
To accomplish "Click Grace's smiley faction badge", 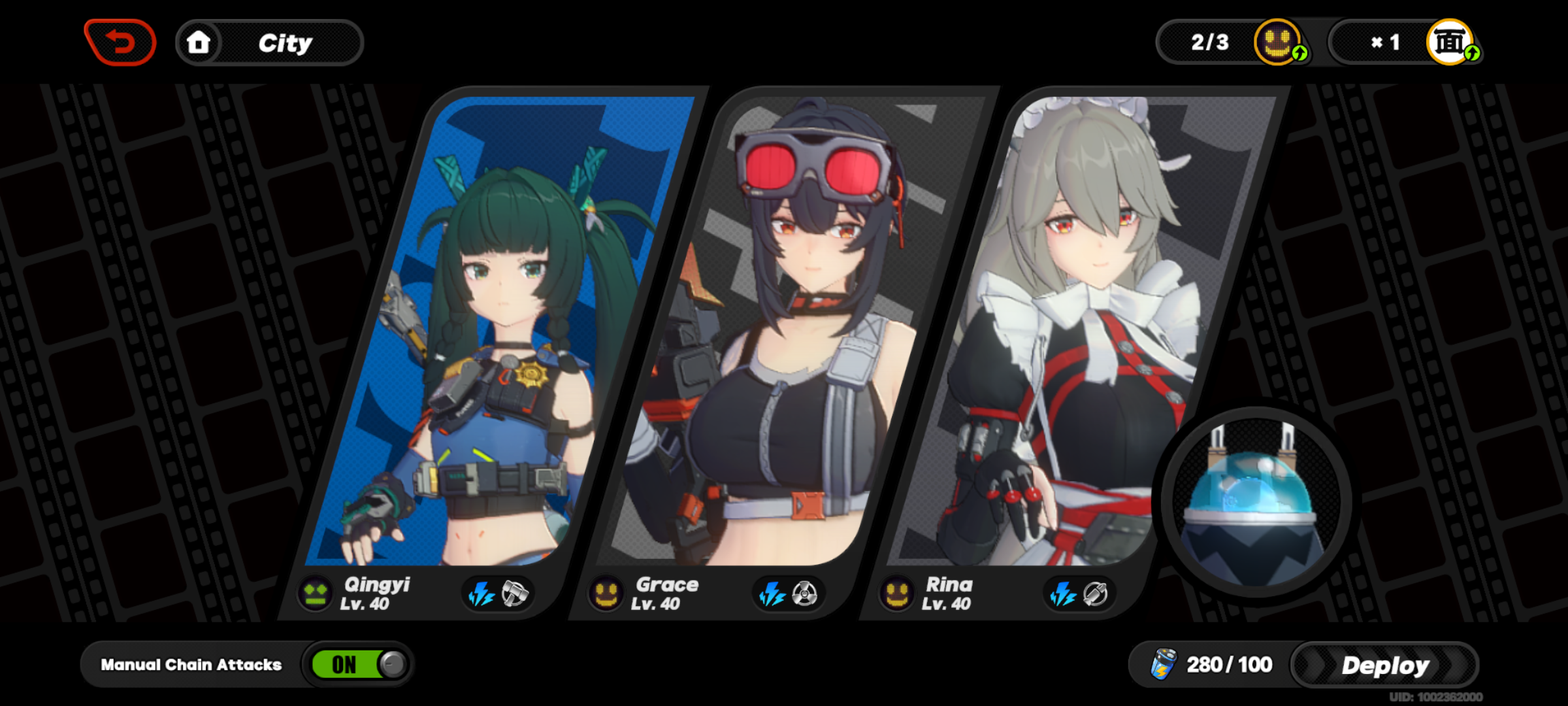I will tap(605, 594).
